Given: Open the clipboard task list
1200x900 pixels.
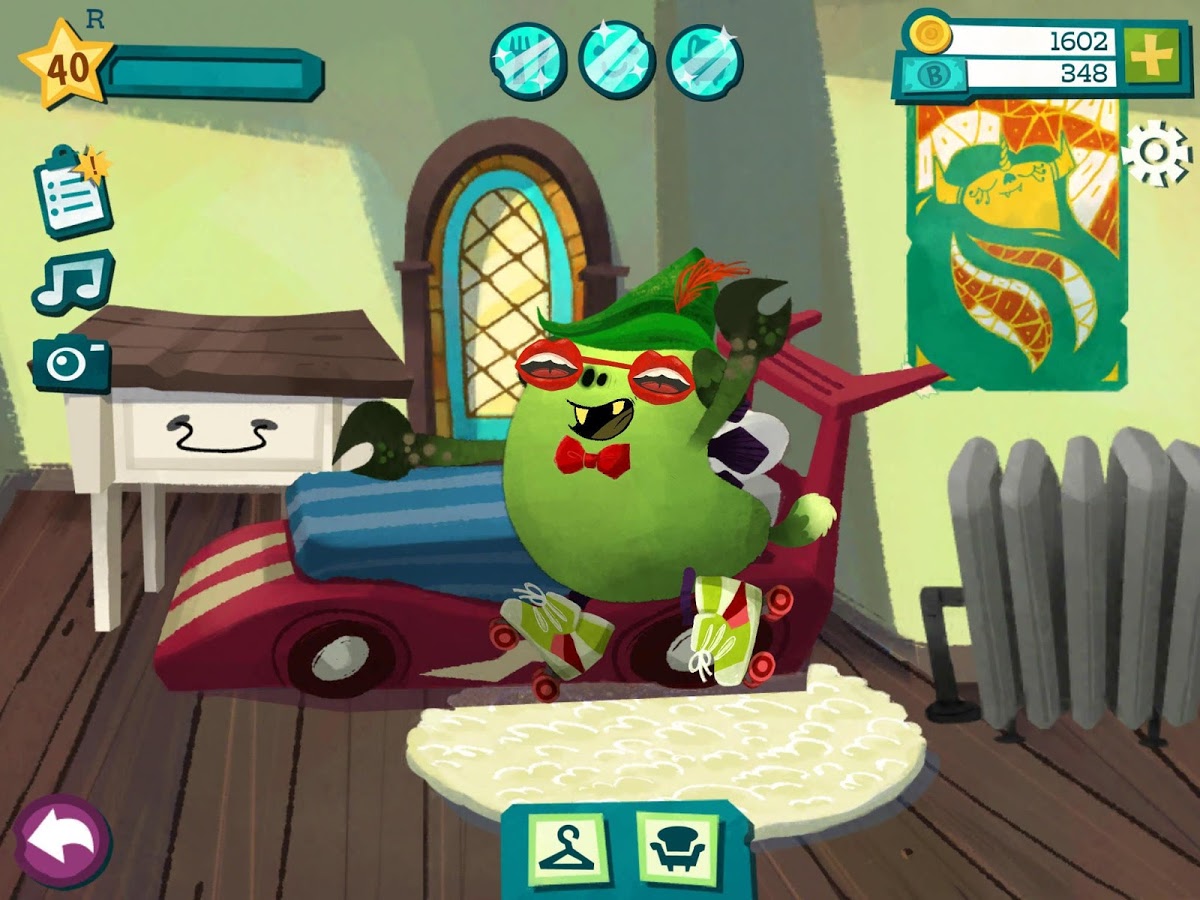Looking at the screenshot, I should (72, 191).
